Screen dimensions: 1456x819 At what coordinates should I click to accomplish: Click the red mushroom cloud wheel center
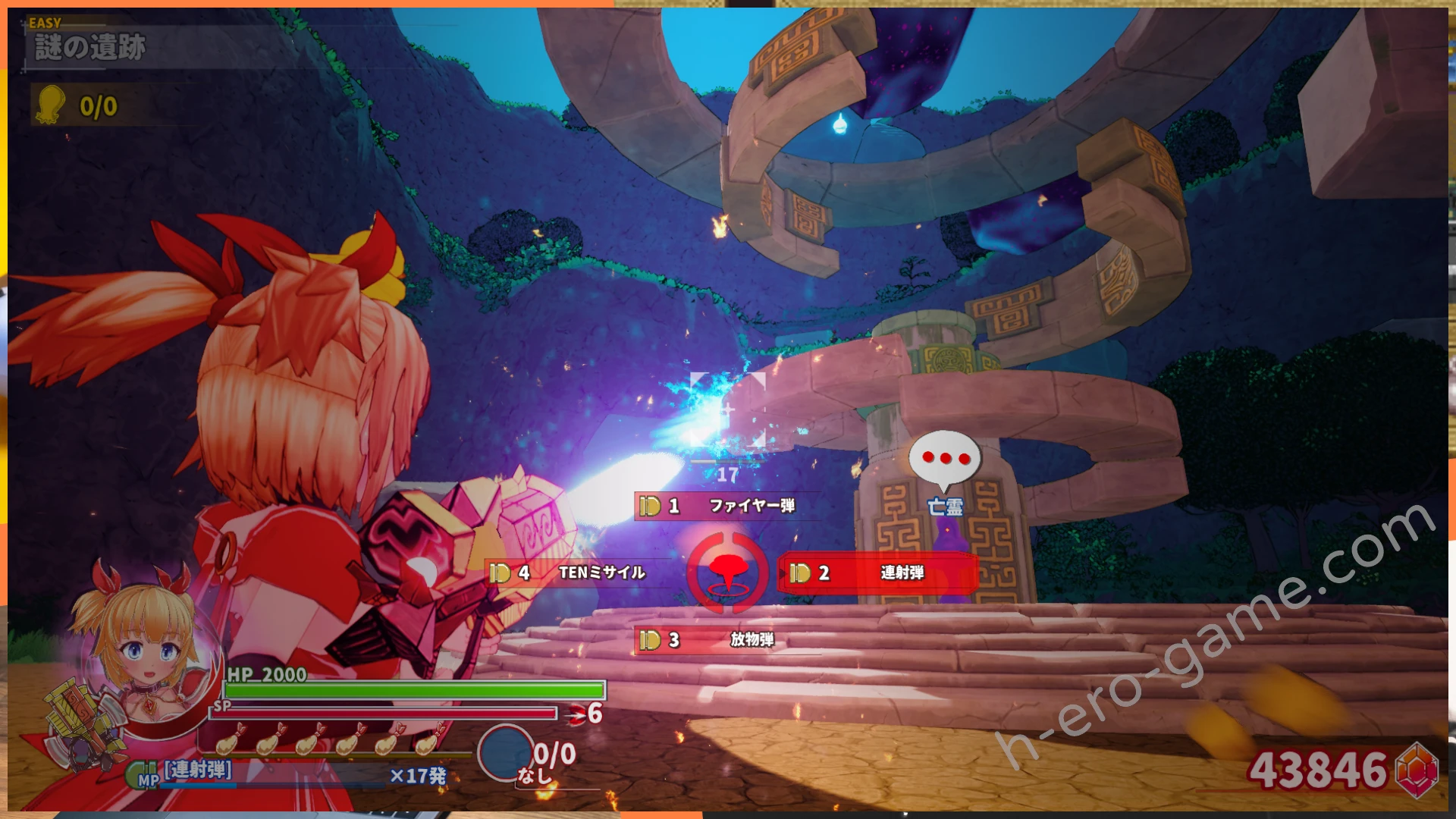point(728,573)
